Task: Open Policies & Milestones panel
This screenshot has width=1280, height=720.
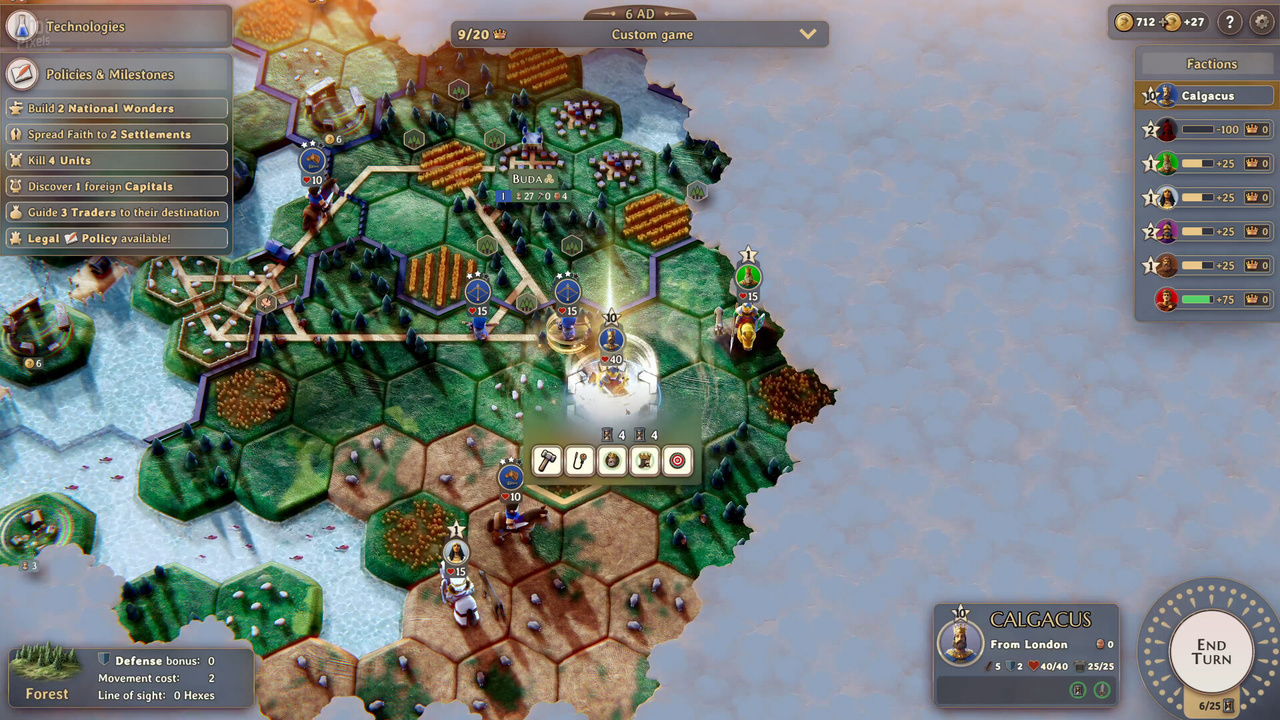Action: pos(109,75)
